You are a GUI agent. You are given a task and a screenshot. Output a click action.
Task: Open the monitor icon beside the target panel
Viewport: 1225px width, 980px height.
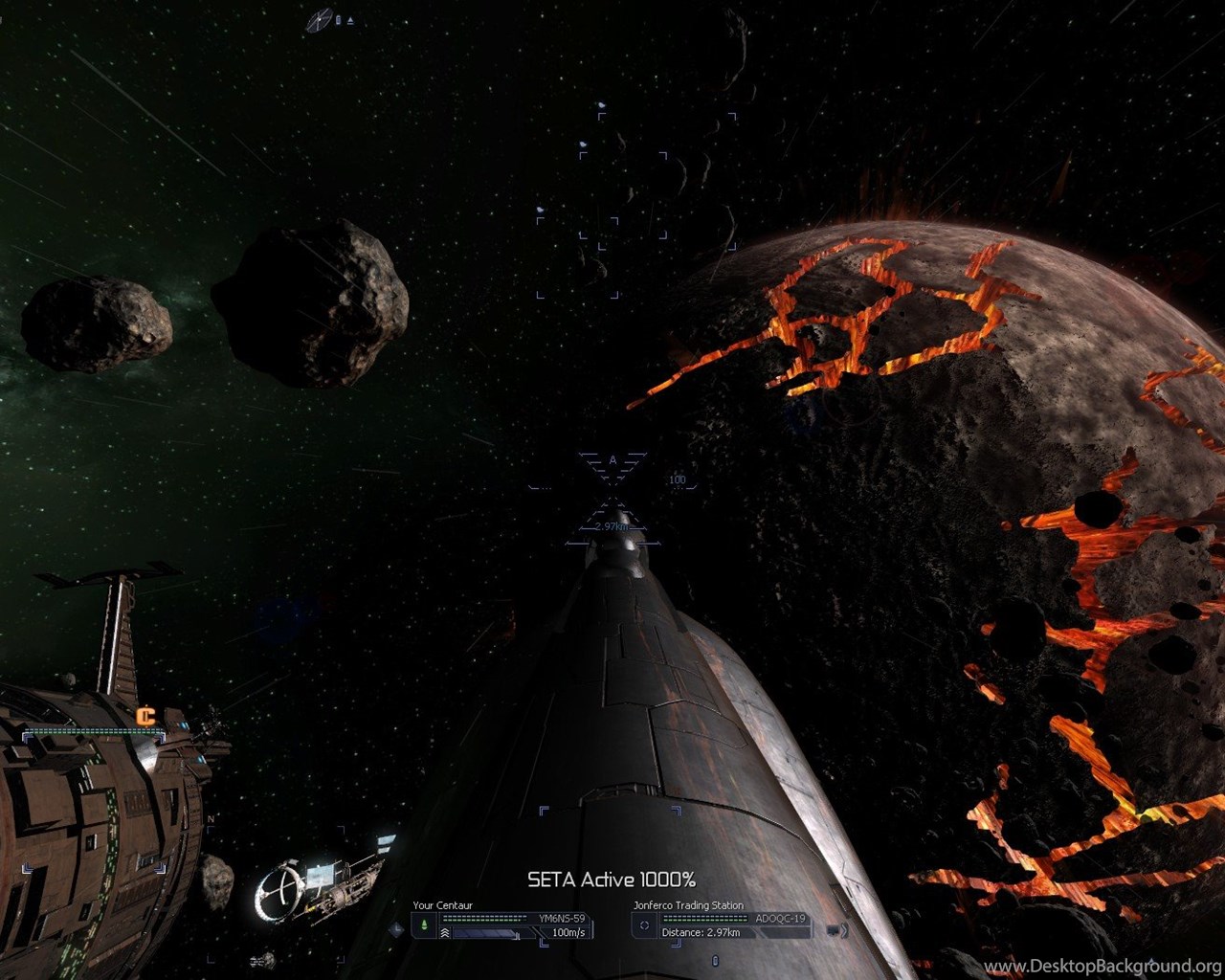click(833, 929)
